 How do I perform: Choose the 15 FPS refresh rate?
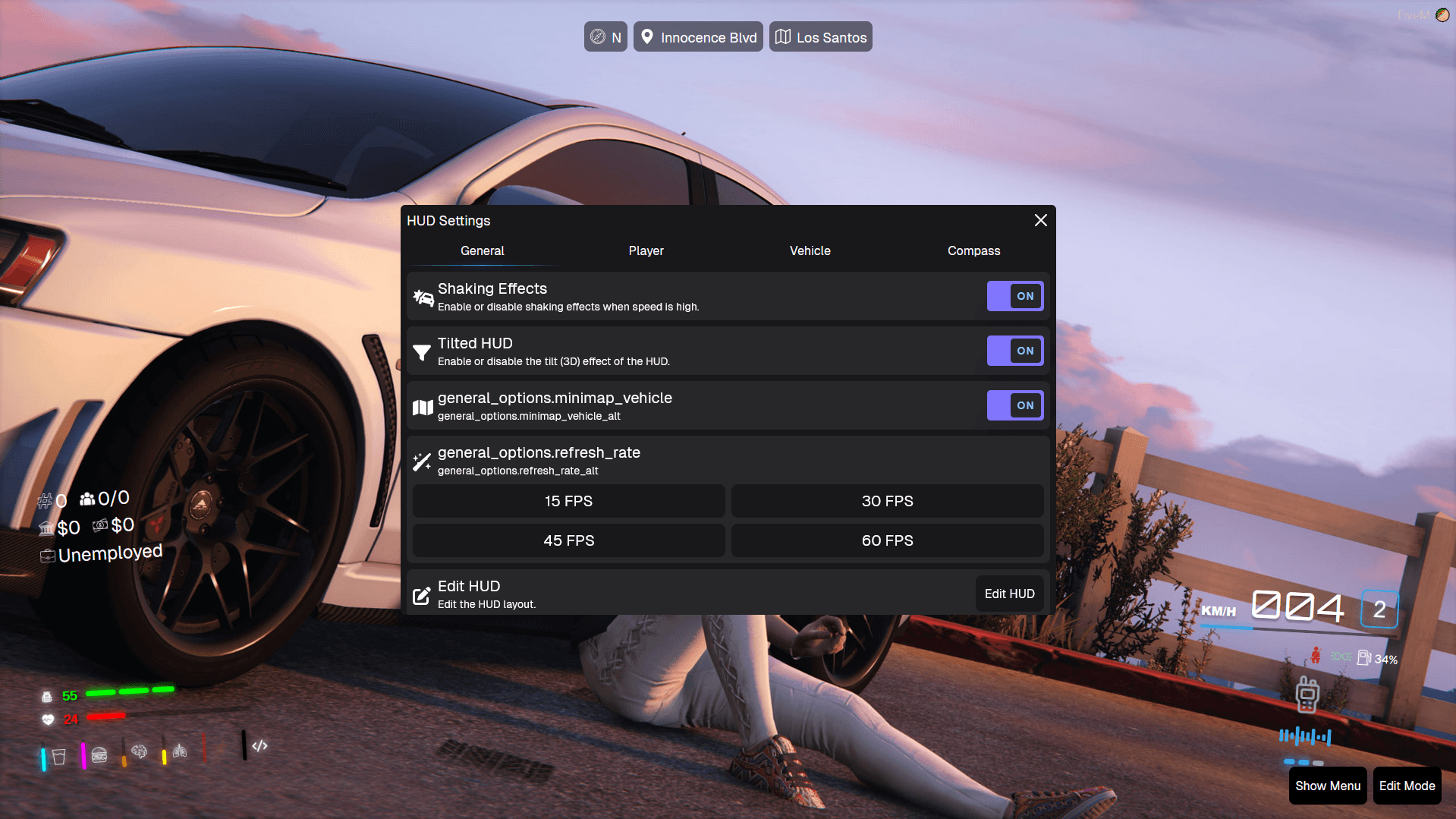[x=568, y=501]
